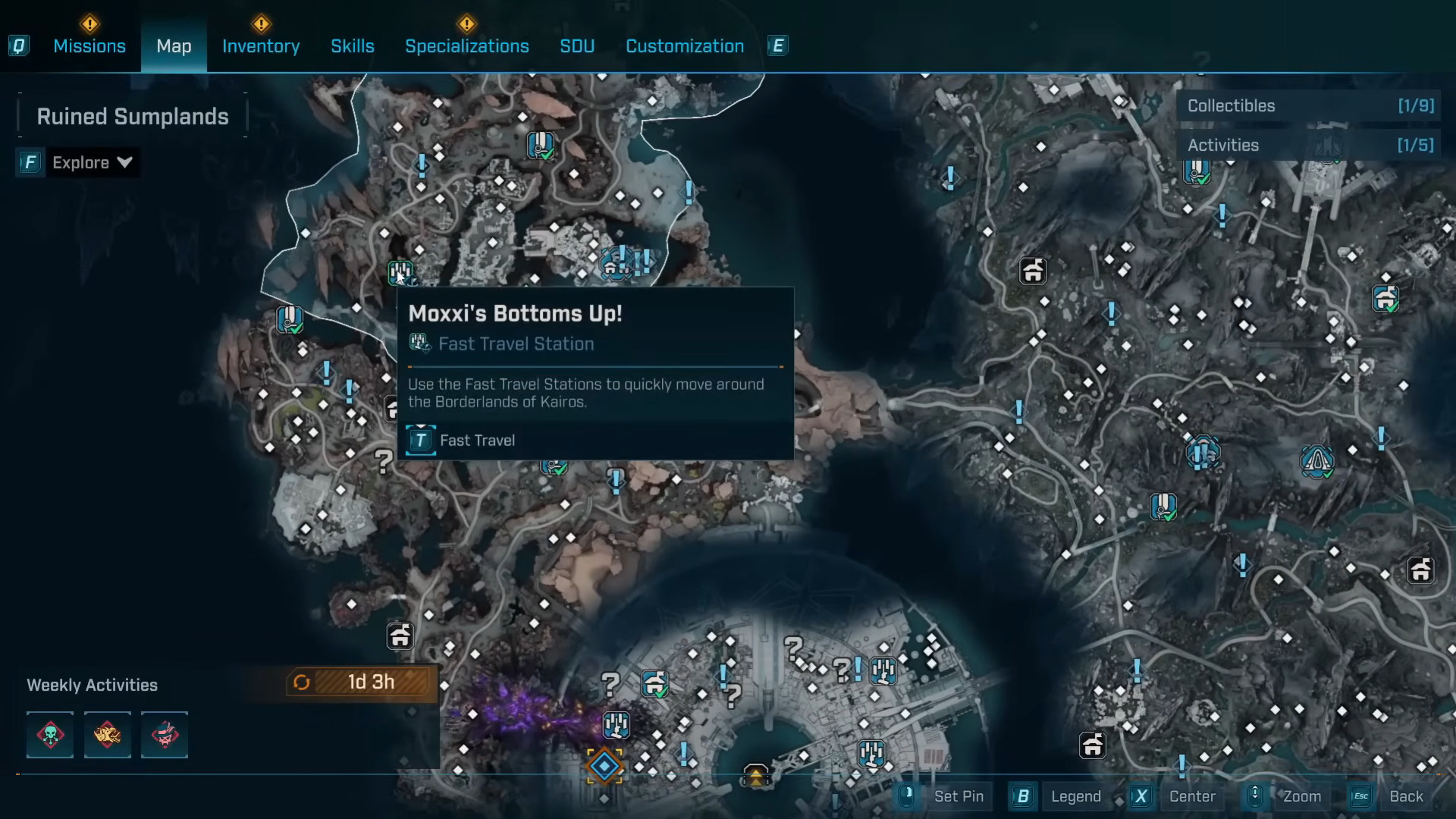Go to the Specializations tab
The image size is (1456, 819).
click(x=467, y=46)
